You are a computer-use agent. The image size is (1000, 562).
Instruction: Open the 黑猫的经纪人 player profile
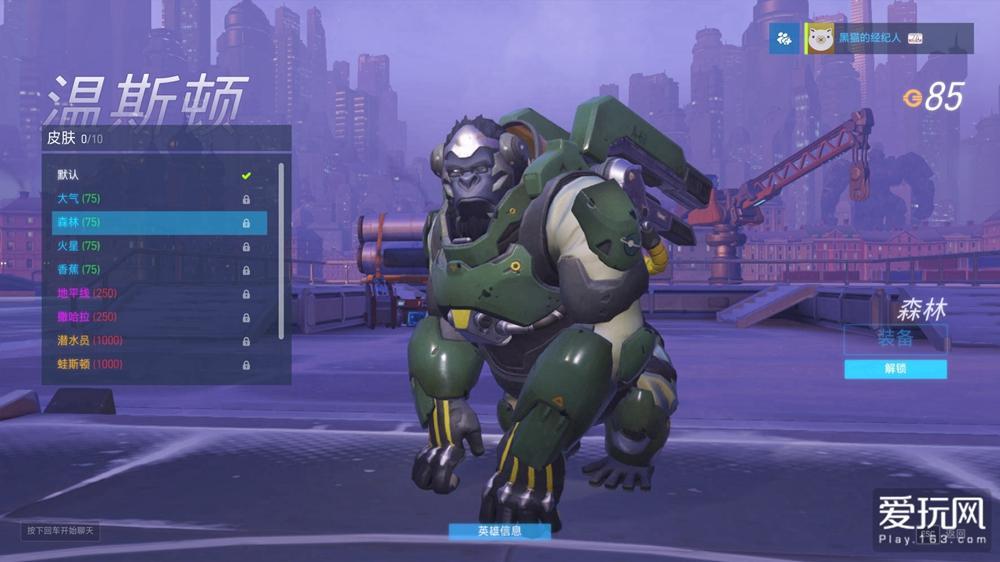pyautogui.click(x=867, y=38)
